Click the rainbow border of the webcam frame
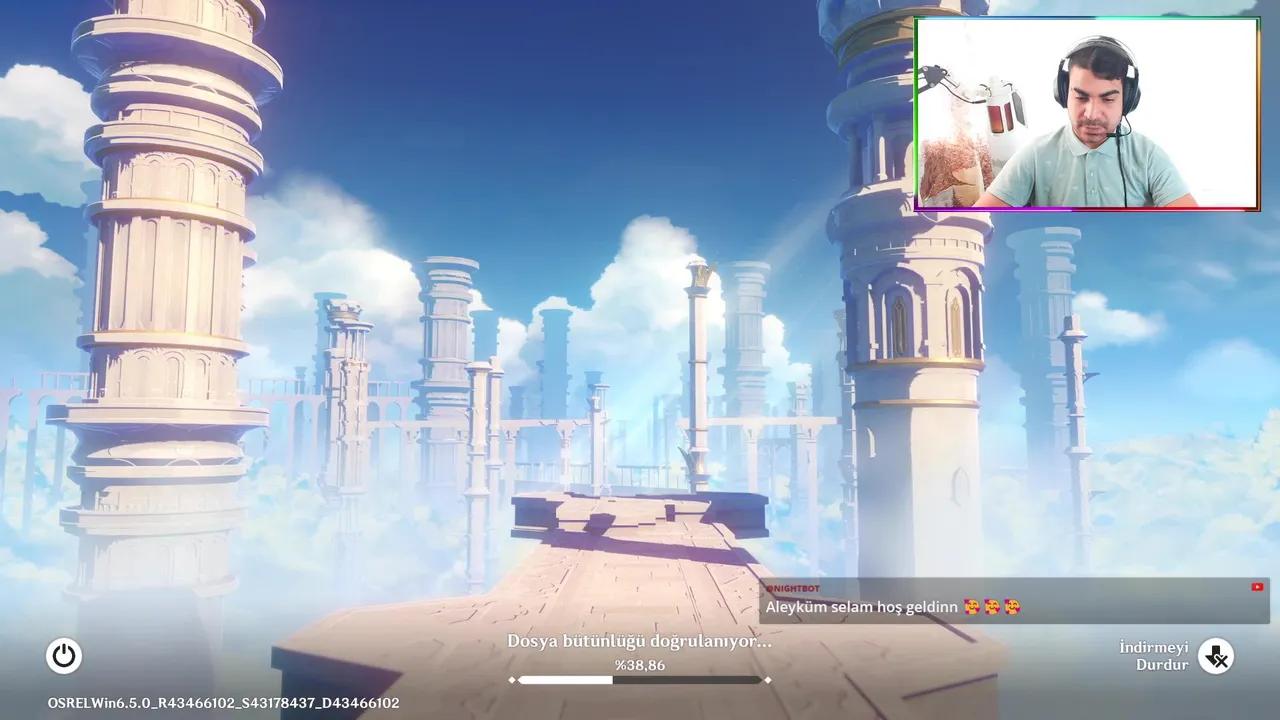 (x=1088, y=210)
